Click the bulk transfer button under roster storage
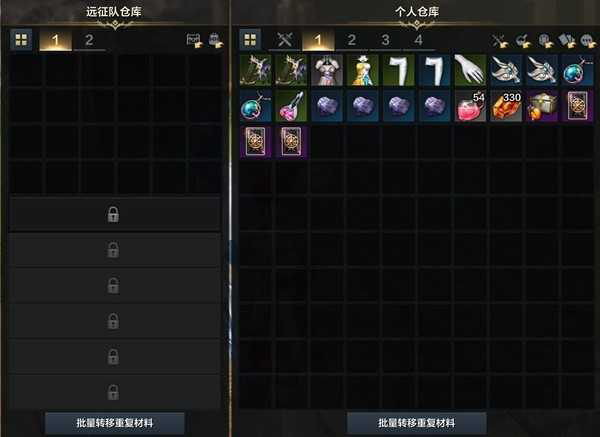 pos(115,423)
